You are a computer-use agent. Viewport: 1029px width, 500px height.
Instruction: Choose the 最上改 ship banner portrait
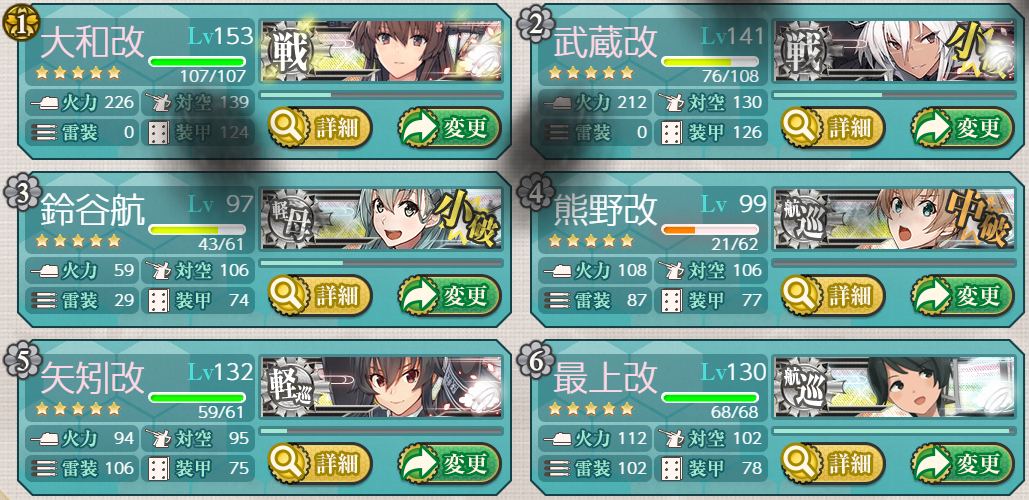point(894,388)
